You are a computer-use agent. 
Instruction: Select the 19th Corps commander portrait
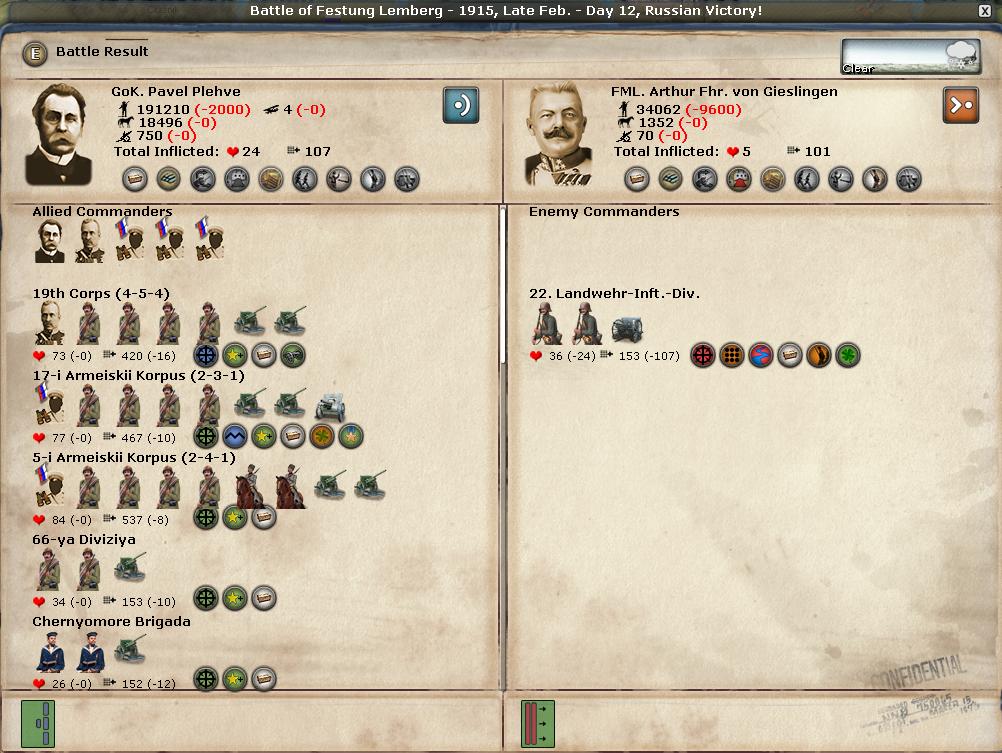[50, 323]
